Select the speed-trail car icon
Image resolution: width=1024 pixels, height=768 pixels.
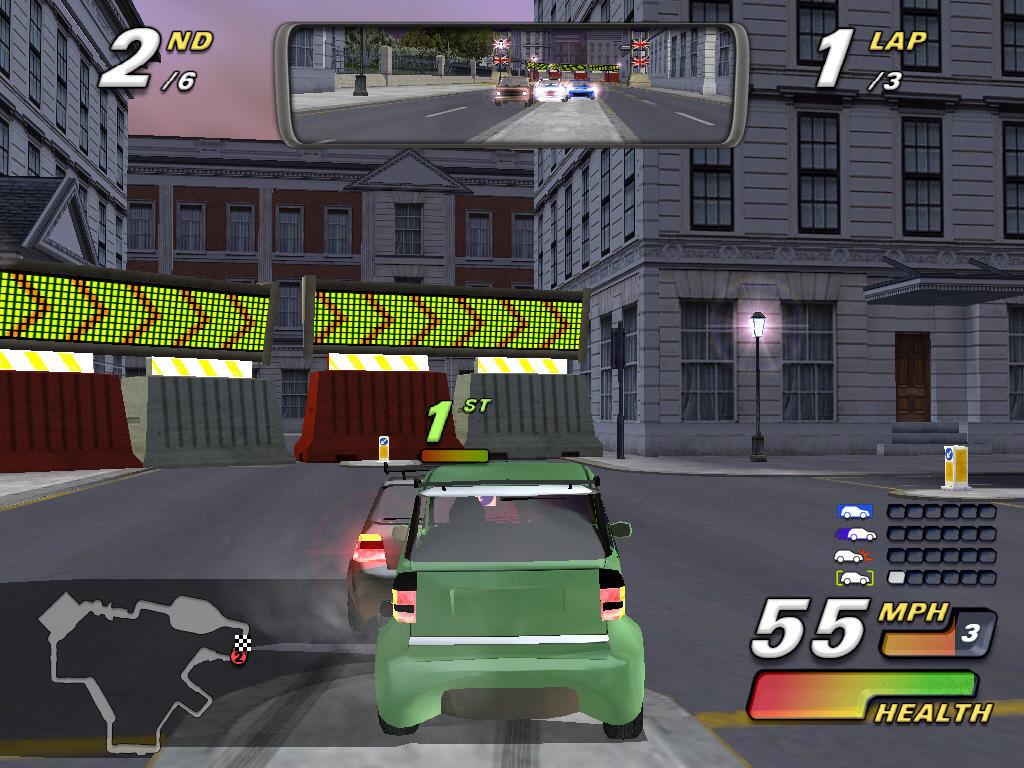pyautogui.click(x=855, y=534)
